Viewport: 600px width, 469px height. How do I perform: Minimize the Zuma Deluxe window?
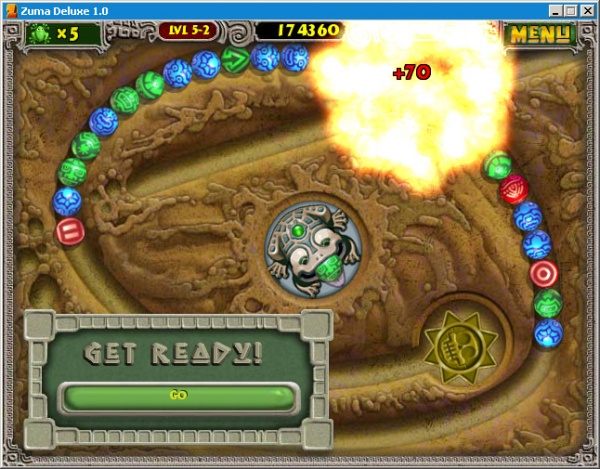tap(556, 10)
